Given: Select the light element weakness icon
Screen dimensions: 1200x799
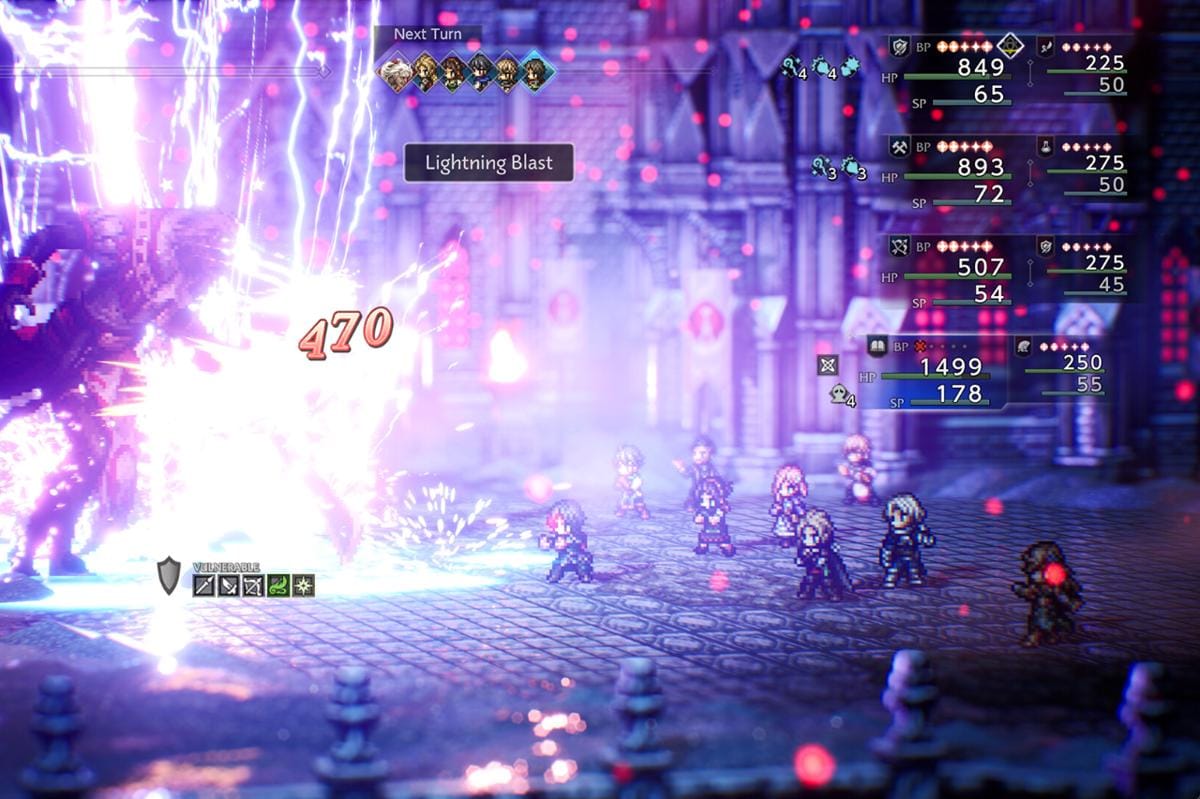Looking at the screenshot, I should (x=303, y=586).
